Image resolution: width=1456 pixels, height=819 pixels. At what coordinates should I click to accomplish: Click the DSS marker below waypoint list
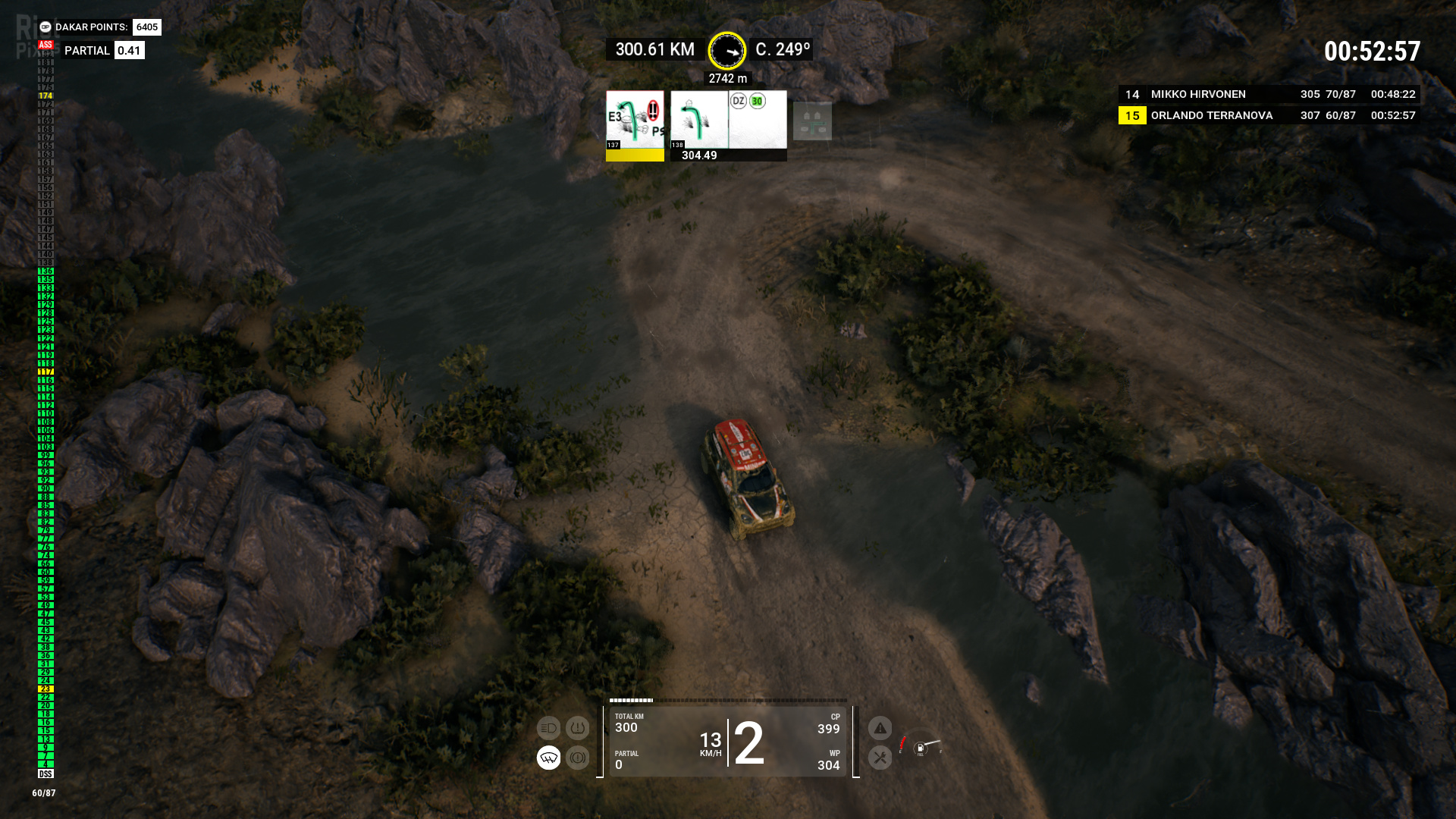point(45,774)
